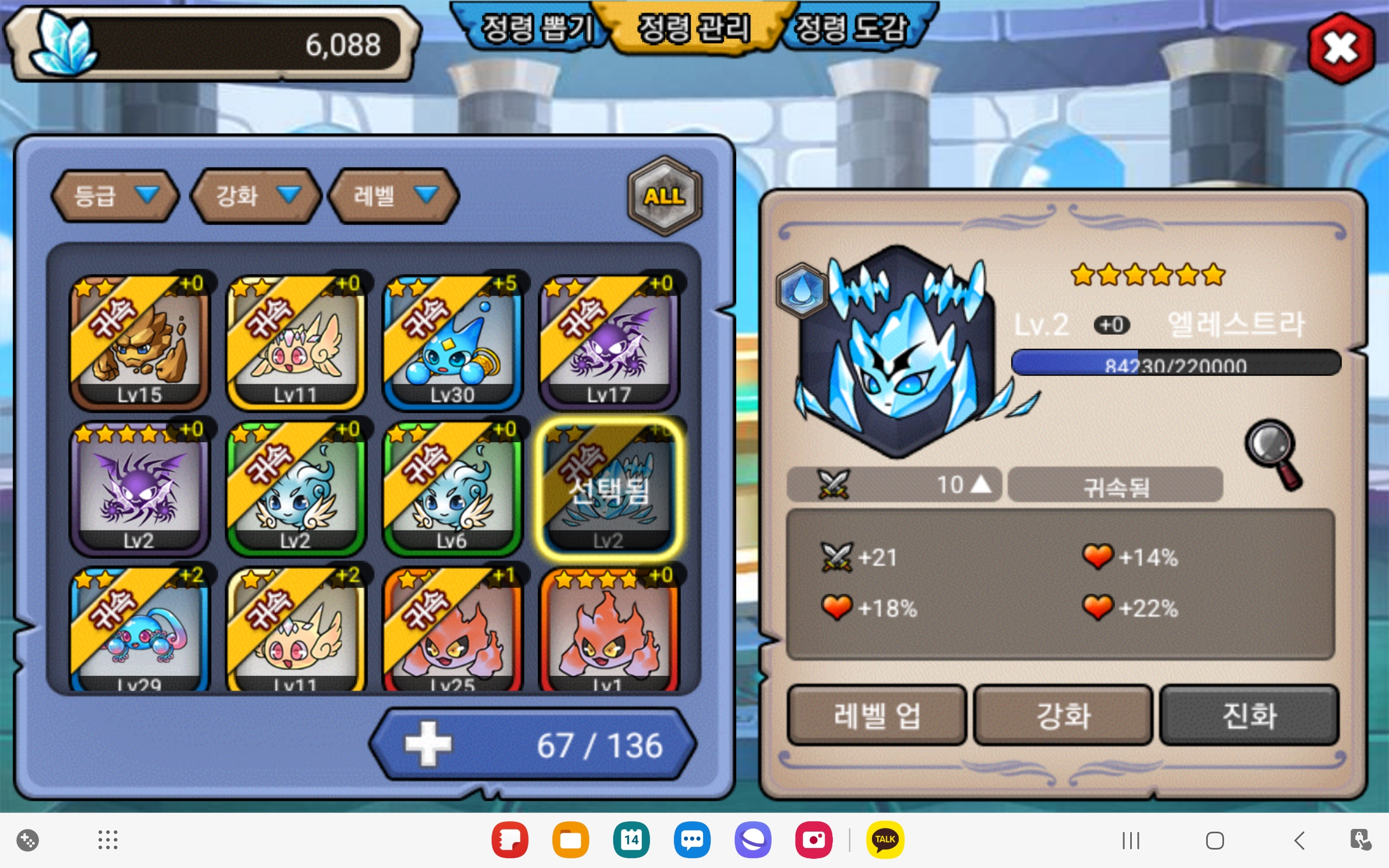Viewport: 1389px width, 868px height.
Task: Choose the Lv17 purple spider spirit
Action: coord(609,342)
